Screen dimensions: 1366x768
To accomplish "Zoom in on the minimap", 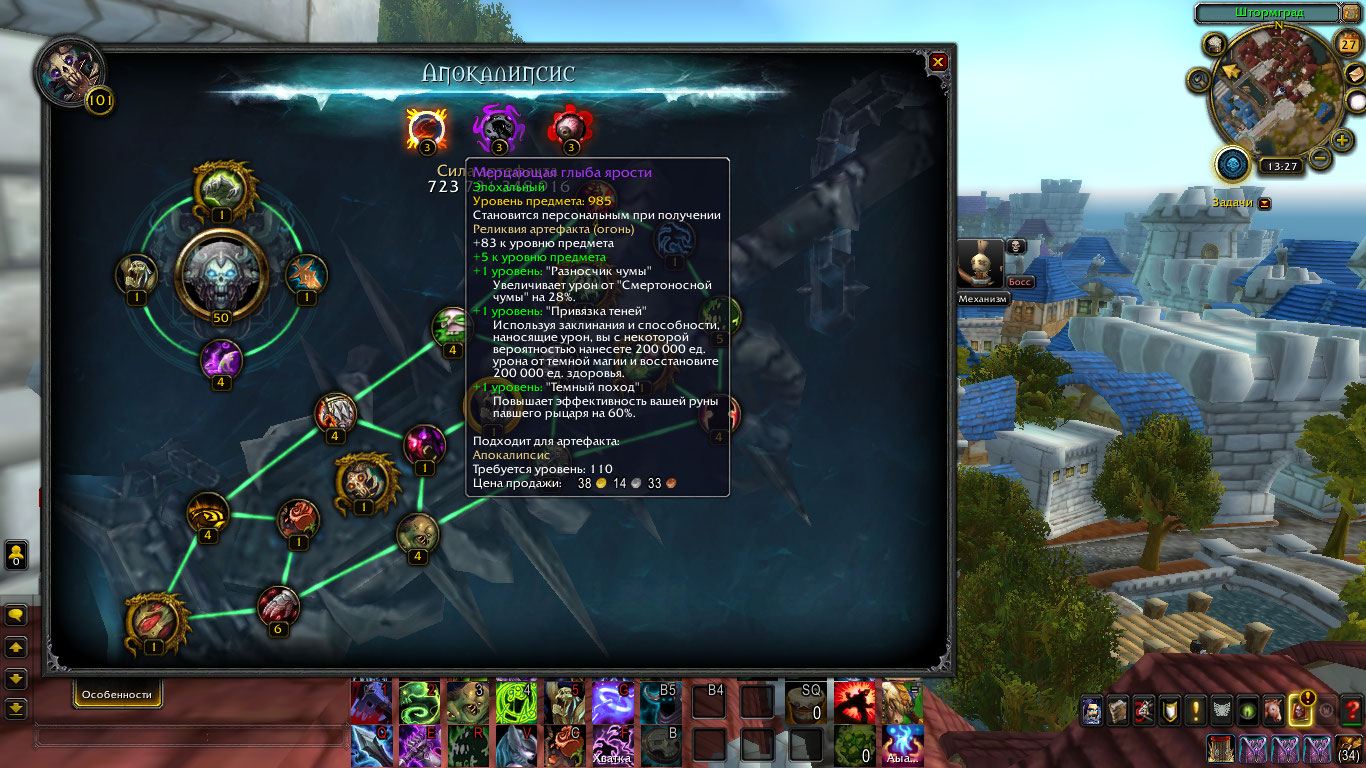I will 1342,139.
